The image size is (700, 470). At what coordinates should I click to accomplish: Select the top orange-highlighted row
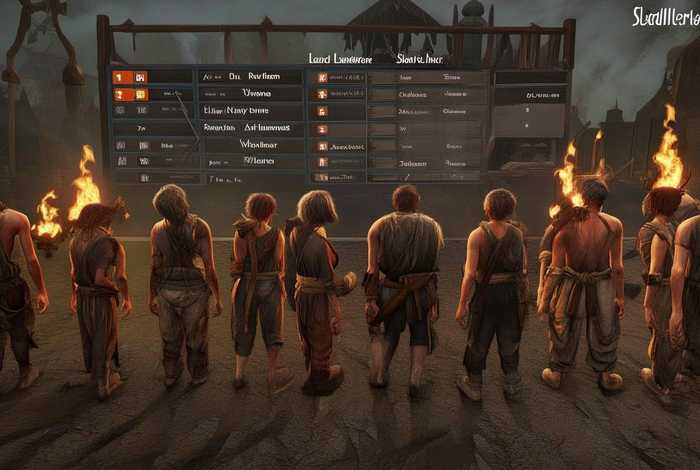pyautogui.click(x=151, y=76)
